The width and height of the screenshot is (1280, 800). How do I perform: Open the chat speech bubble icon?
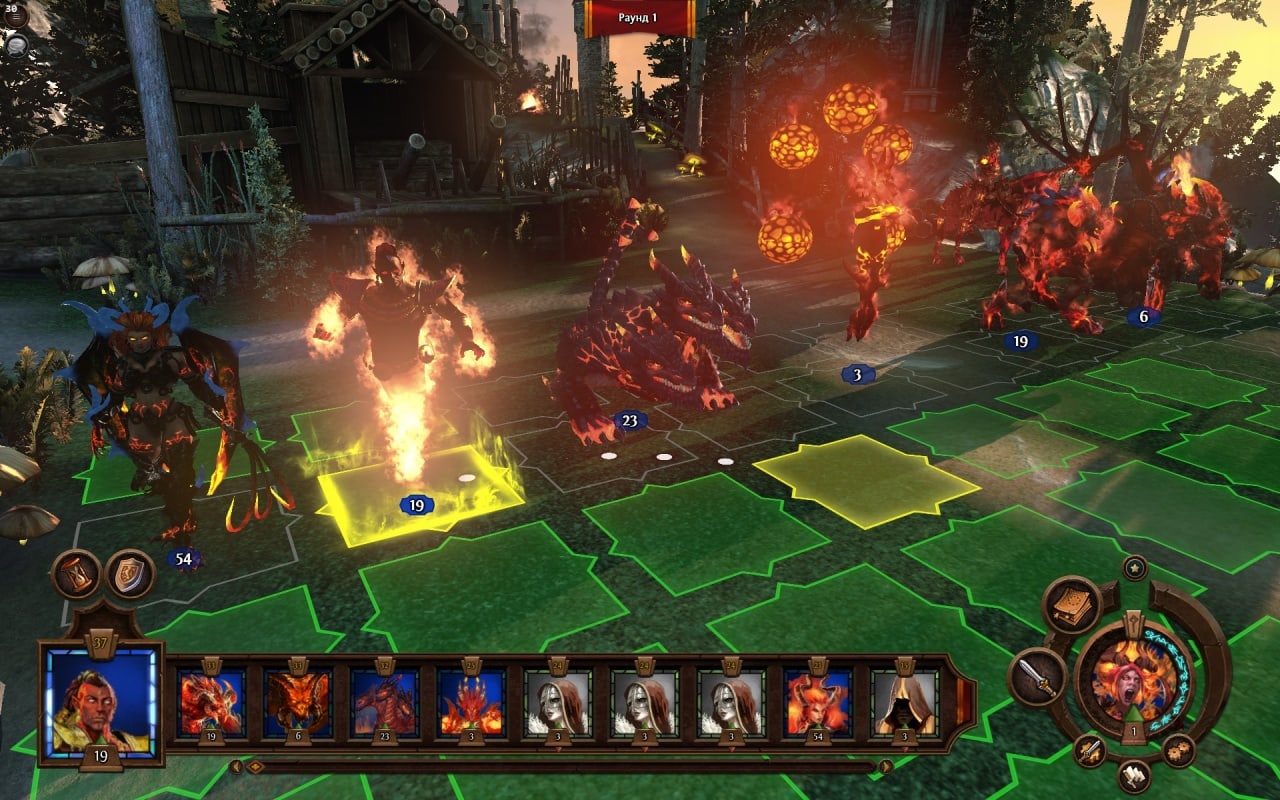pos(16,46)
